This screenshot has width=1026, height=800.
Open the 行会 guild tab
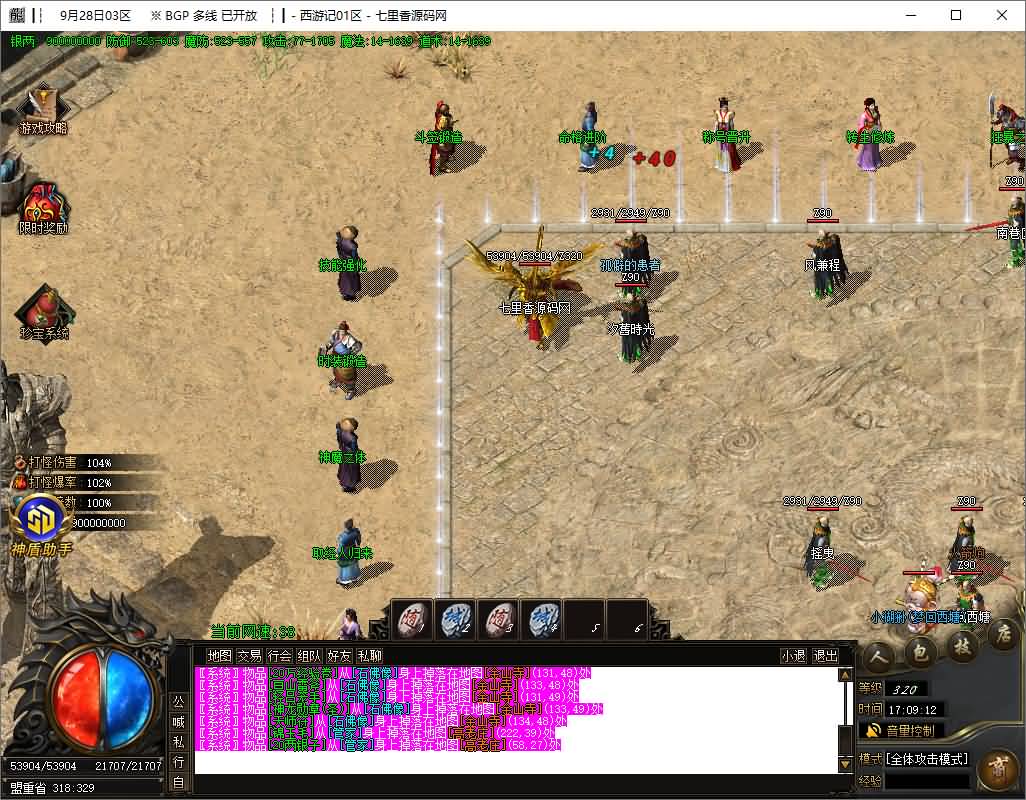click(x=279, y=656)
